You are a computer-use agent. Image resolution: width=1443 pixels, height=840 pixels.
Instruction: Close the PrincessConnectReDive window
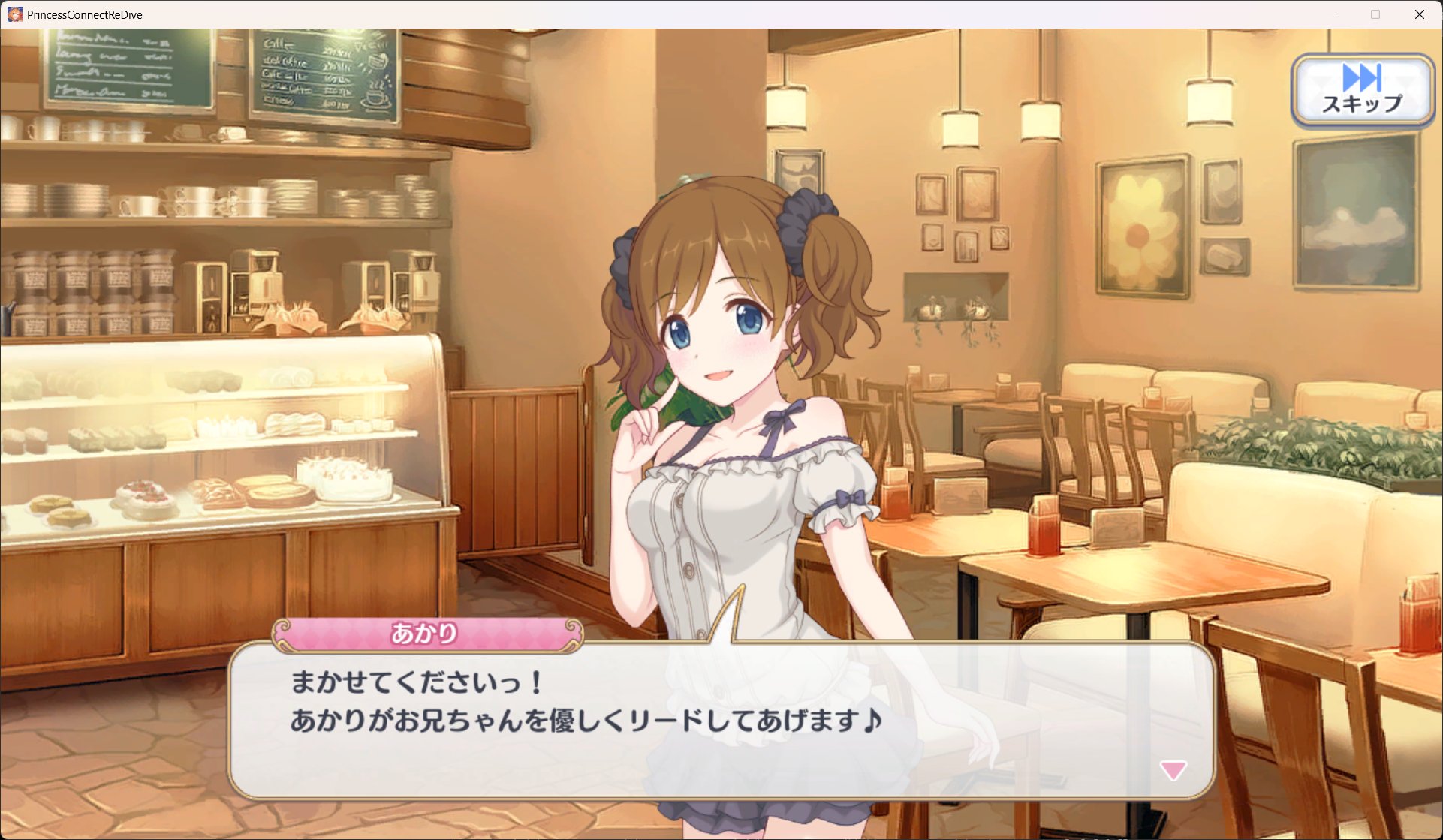pos(1419,14)
